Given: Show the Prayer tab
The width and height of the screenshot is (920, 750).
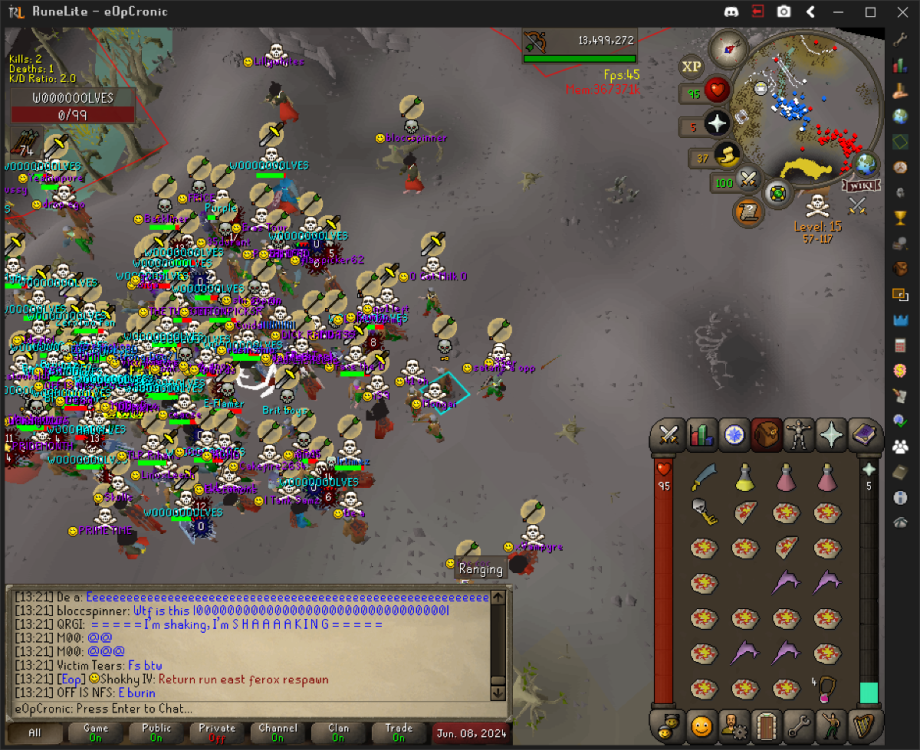Looking at the screenshot, I should [832, 434].
